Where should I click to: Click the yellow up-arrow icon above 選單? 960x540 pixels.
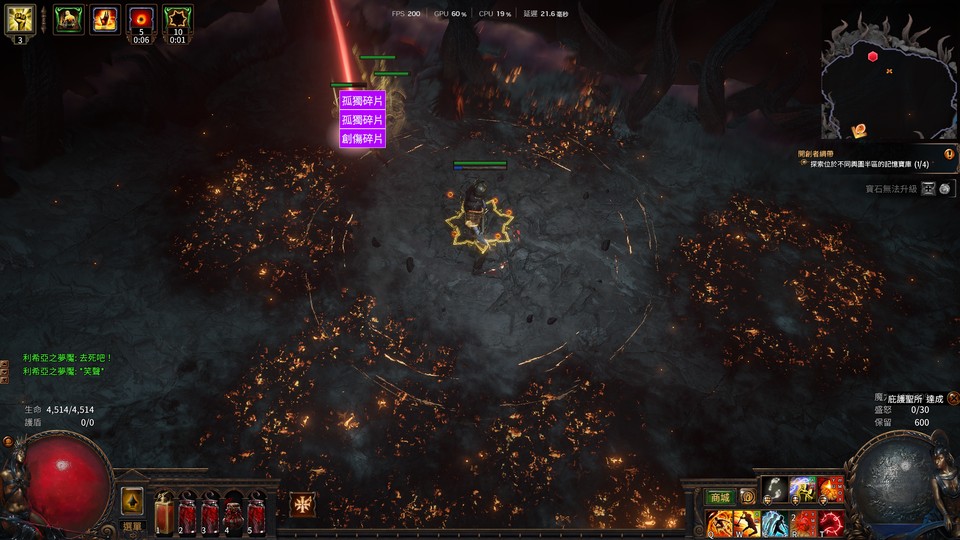pos(132,501)
